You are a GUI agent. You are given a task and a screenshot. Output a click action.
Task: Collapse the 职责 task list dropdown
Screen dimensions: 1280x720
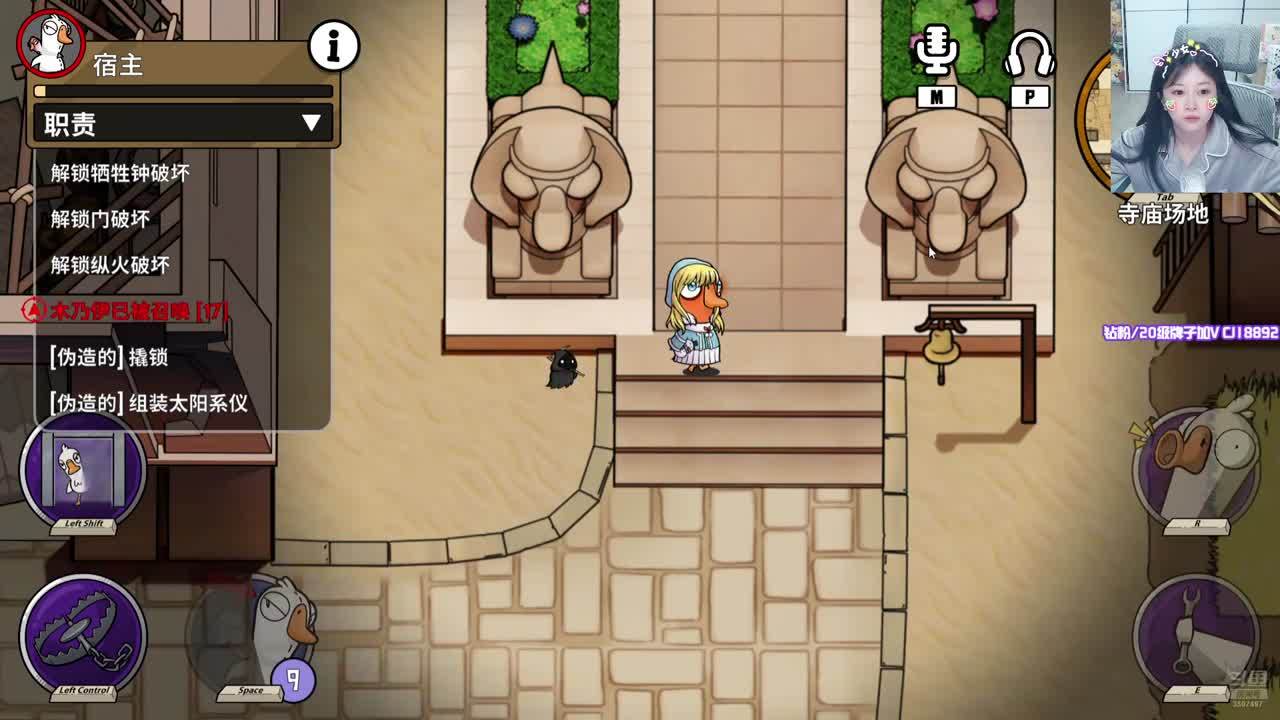coord(311,123)
